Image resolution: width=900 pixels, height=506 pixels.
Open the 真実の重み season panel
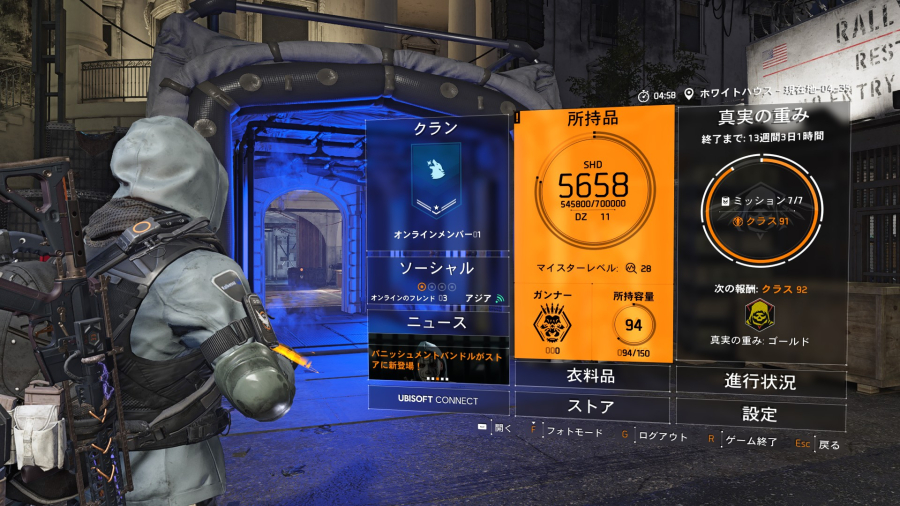point(762,232)
